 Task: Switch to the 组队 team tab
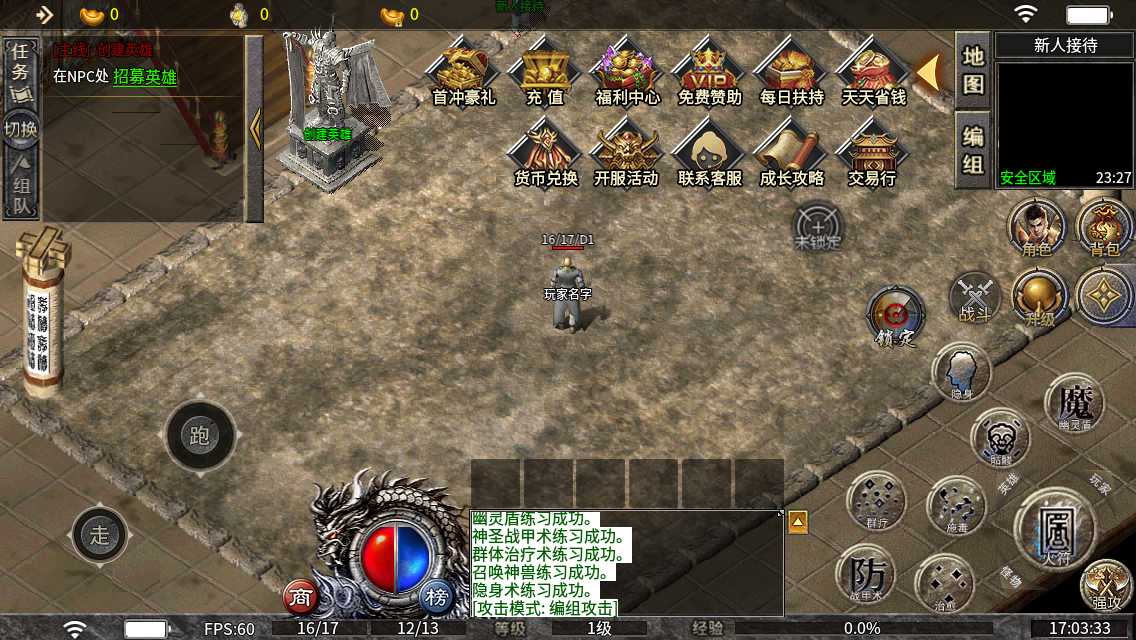(x=21, y=186)
